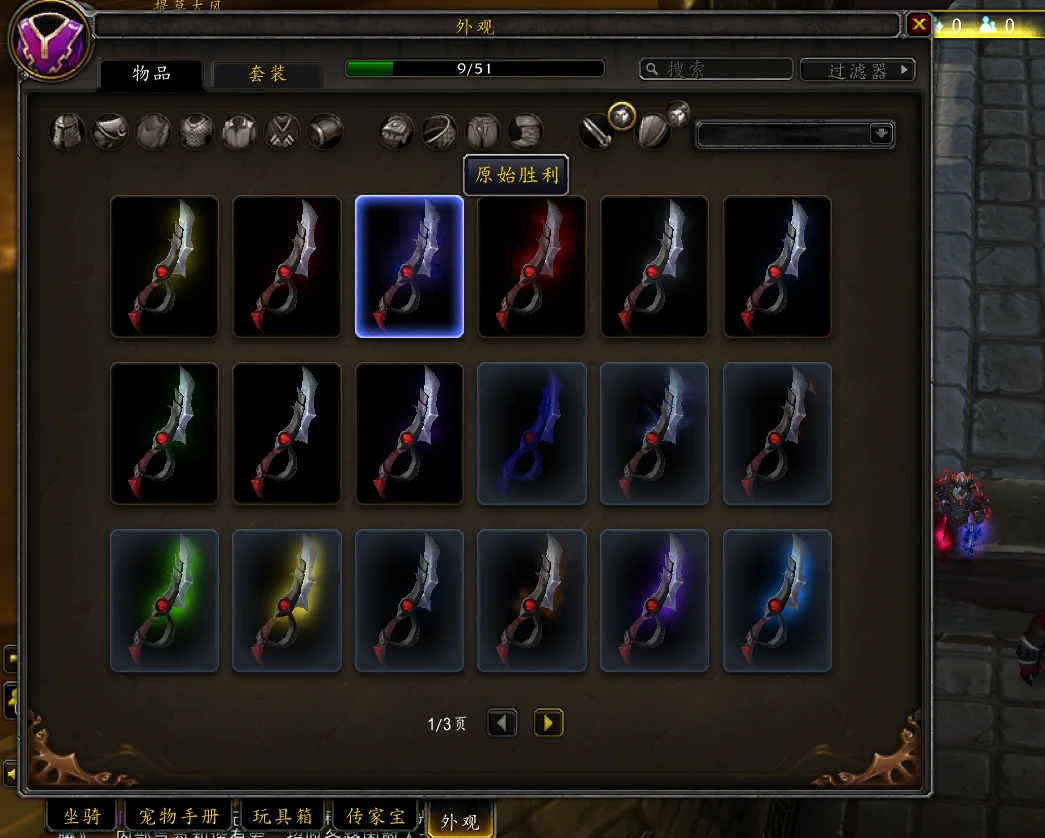Select the 物品 items tab
1045x838 pixels.
(152, 74)
